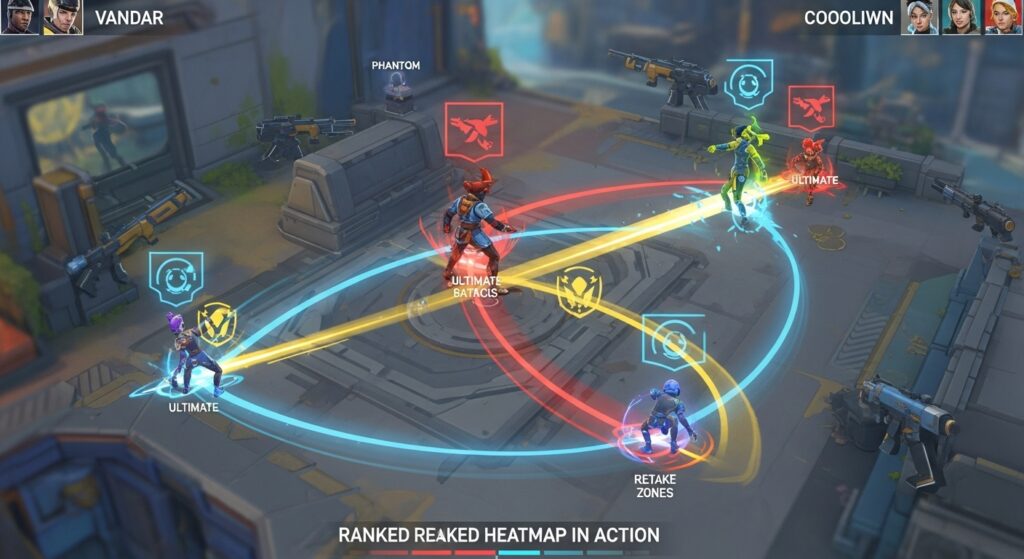
Task: Select the yellow-collared agent portrait next to VANDAR
Action: click(x=62, y=17)
